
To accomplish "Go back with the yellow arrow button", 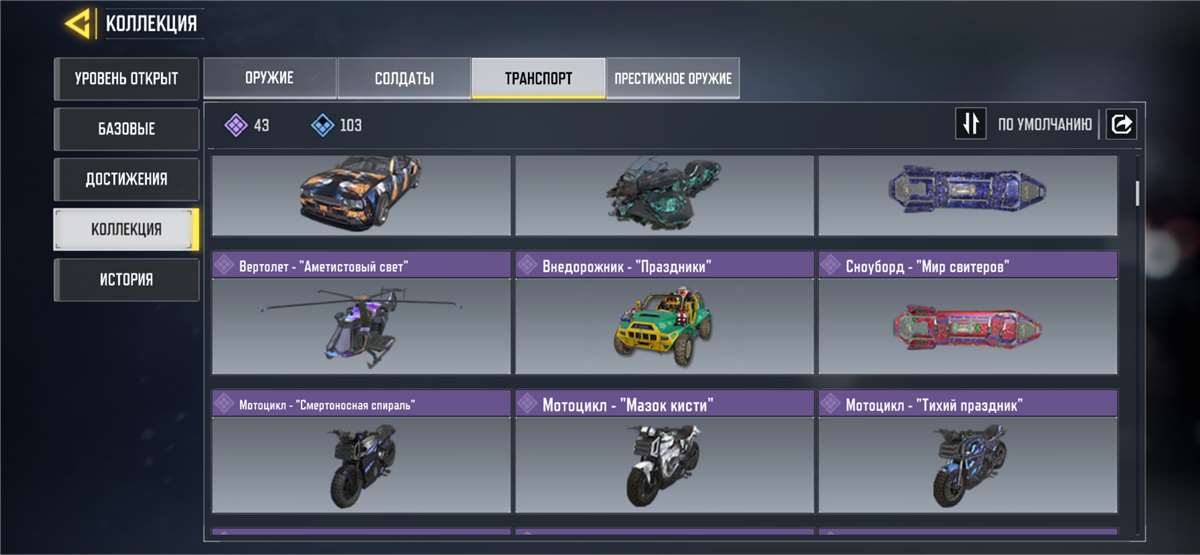I will point(80,24).
